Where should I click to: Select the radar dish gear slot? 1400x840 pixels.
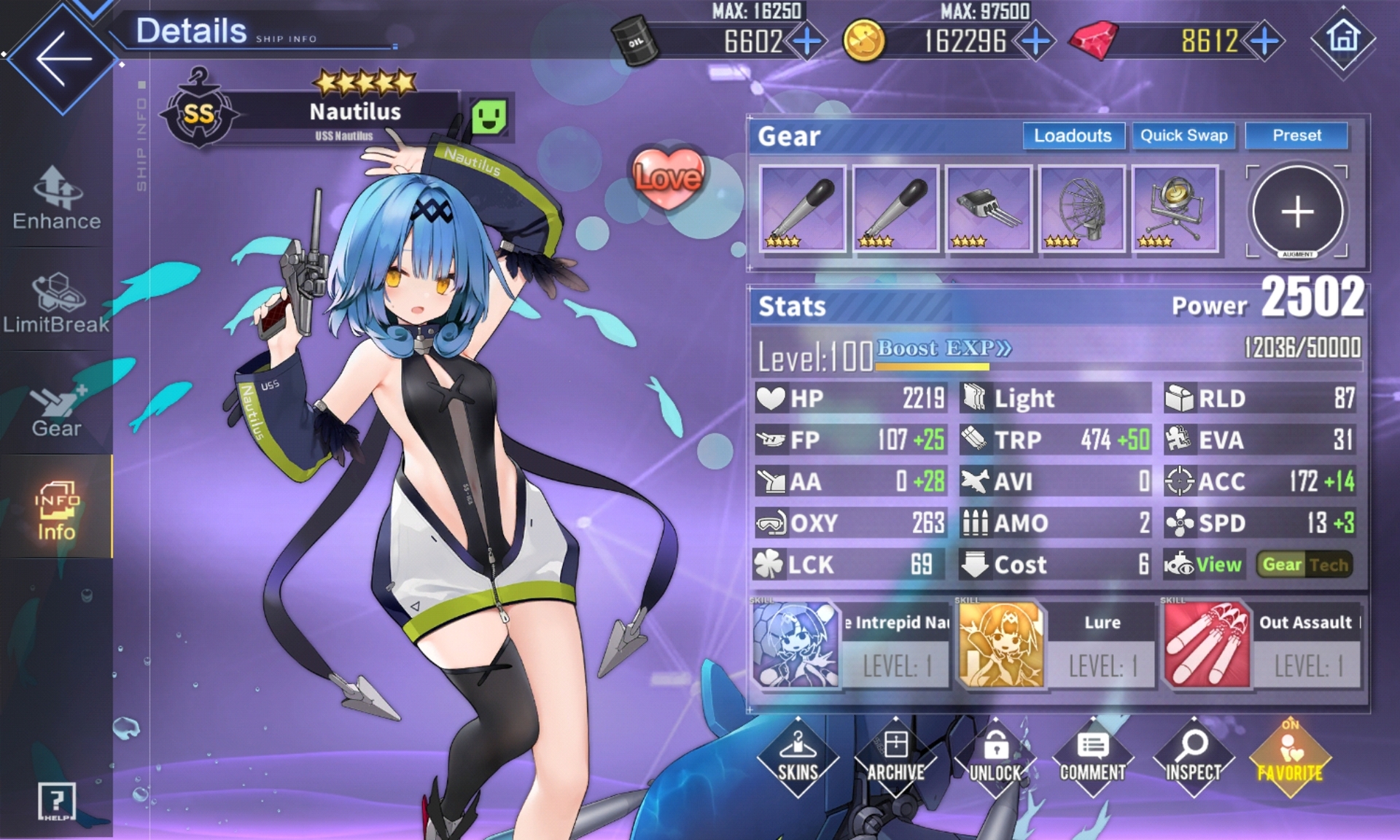pos(1082,209)
